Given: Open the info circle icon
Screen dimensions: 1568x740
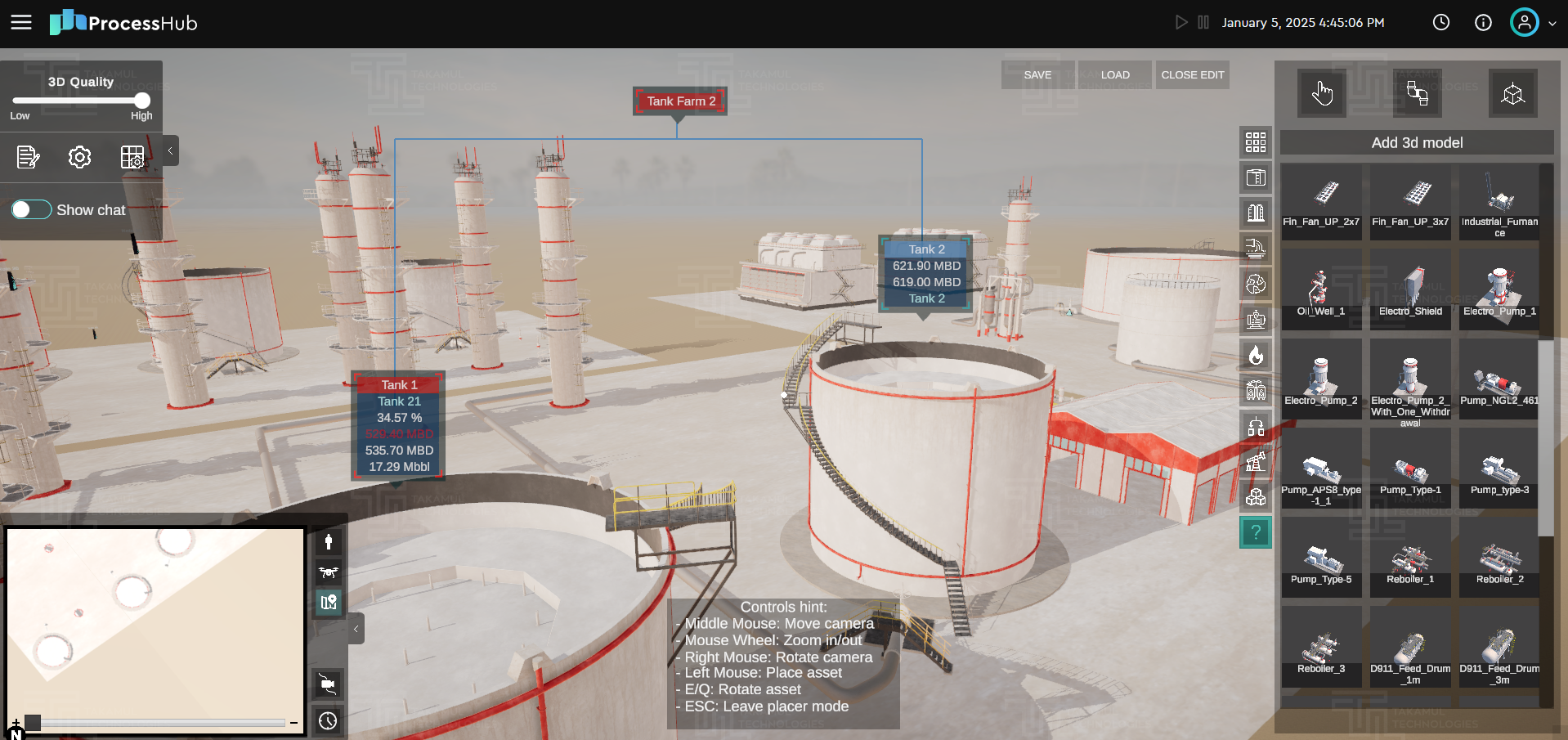Looking at the screenshot, I should 1483,22.
